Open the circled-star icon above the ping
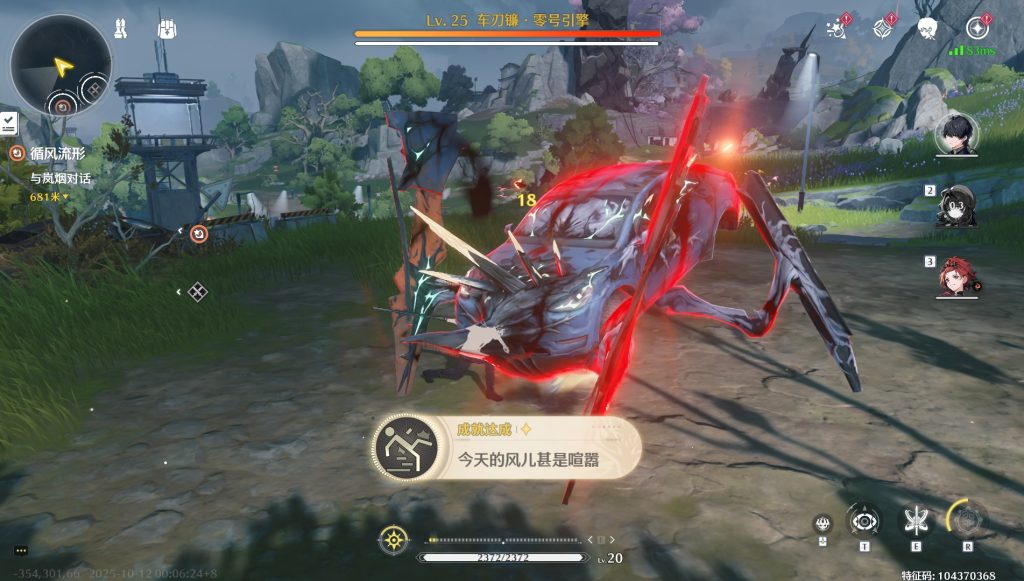The width and height of the screenshot is (1024, 581). [977, 28]
